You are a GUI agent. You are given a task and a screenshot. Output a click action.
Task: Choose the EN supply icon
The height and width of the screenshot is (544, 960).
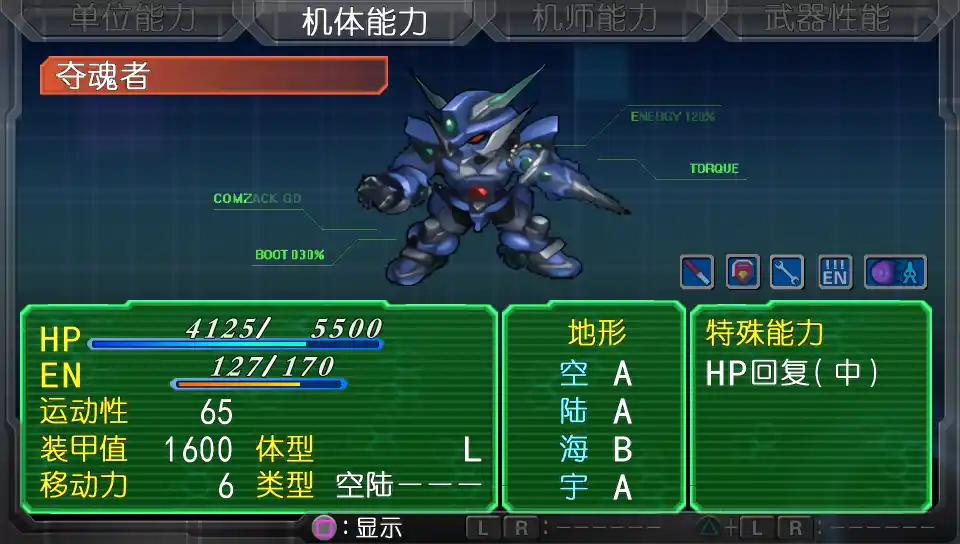pyautogui.click(x=835, y=272)
